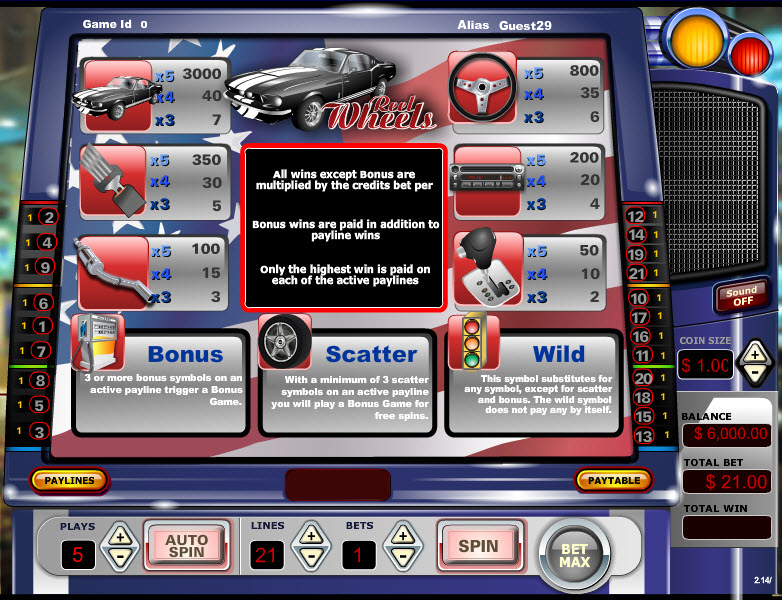Lower the Bets per line
This screenshot has height=600, width=782.
(x=403, y=558)
